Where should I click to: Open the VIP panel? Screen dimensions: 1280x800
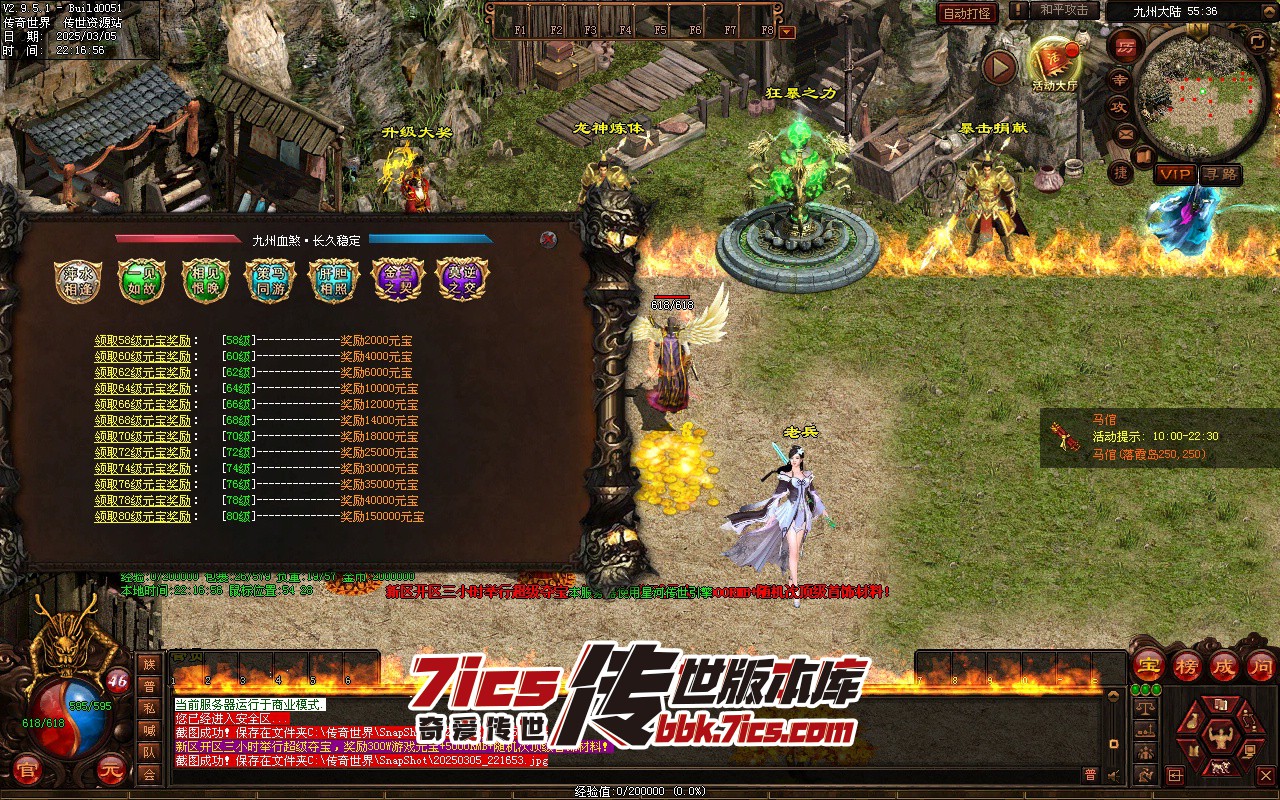pyautogui.click(x=1175, y=174)
